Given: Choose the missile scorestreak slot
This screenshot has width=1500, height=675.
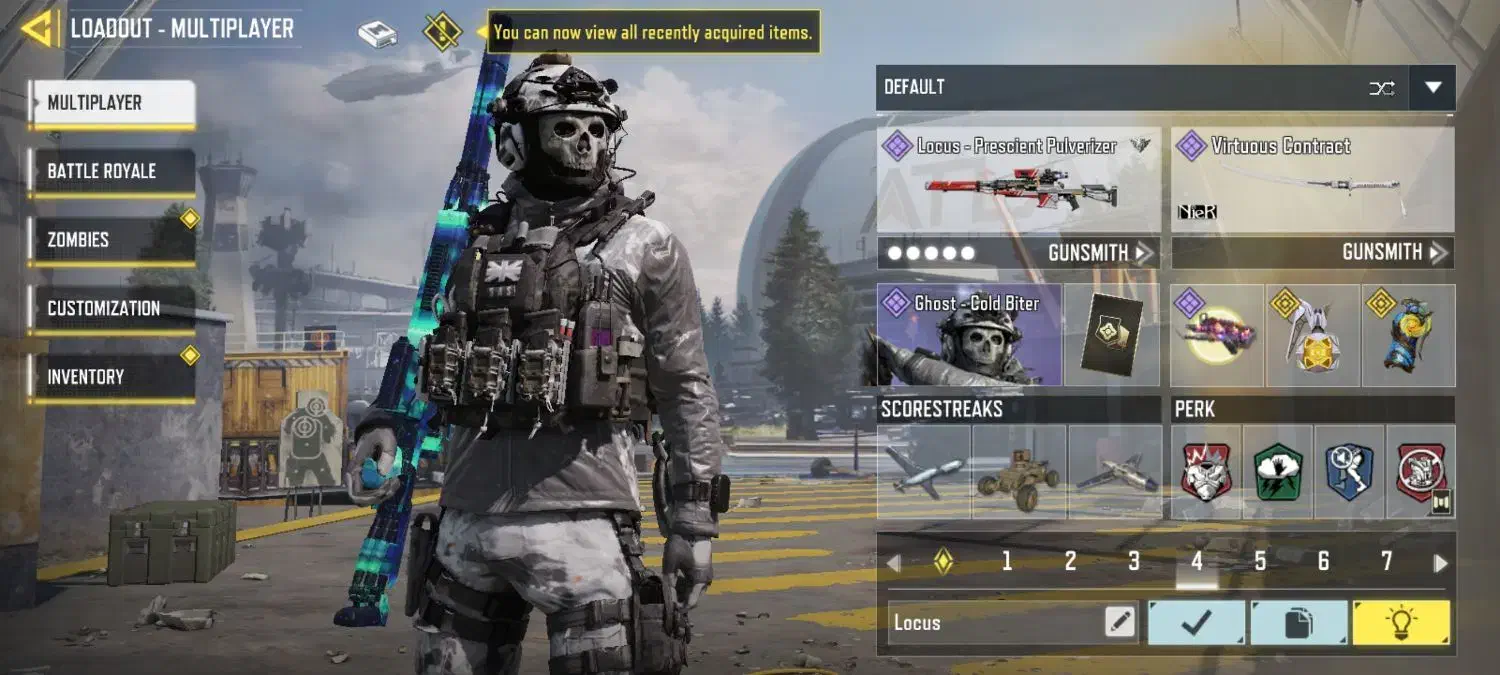Looking at the screenshot, I should tap(923, 472).
